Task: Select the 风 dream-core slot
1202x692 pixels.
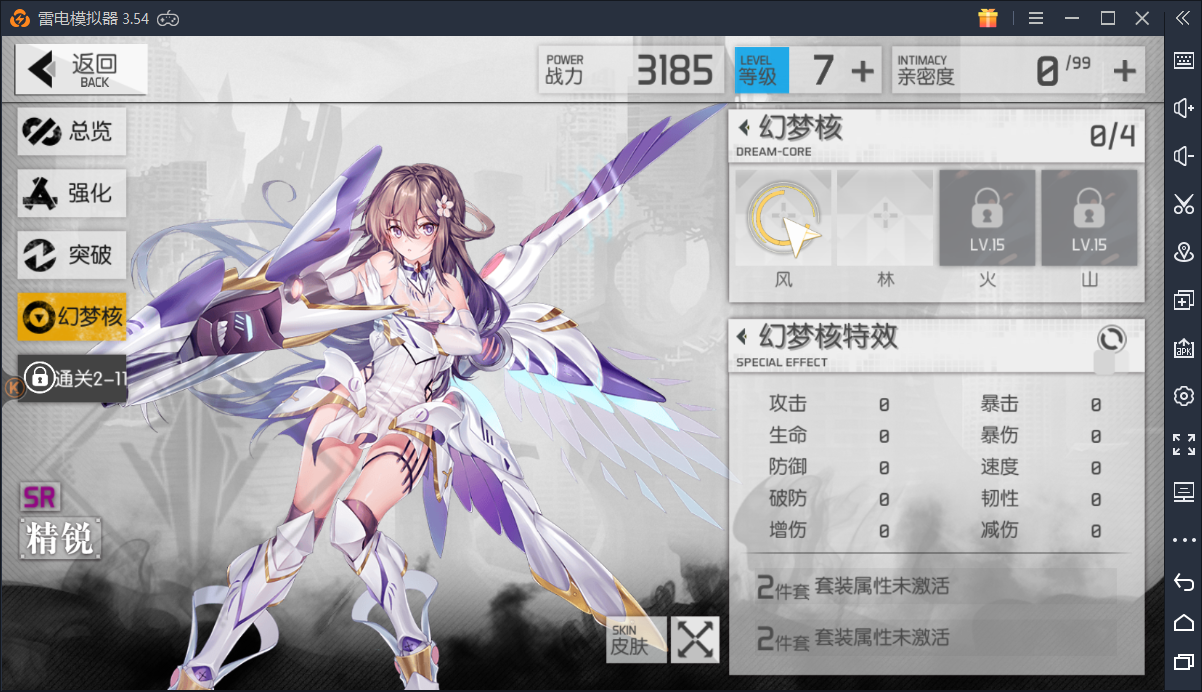Action: pyautogui.click(x=784, y=218)
